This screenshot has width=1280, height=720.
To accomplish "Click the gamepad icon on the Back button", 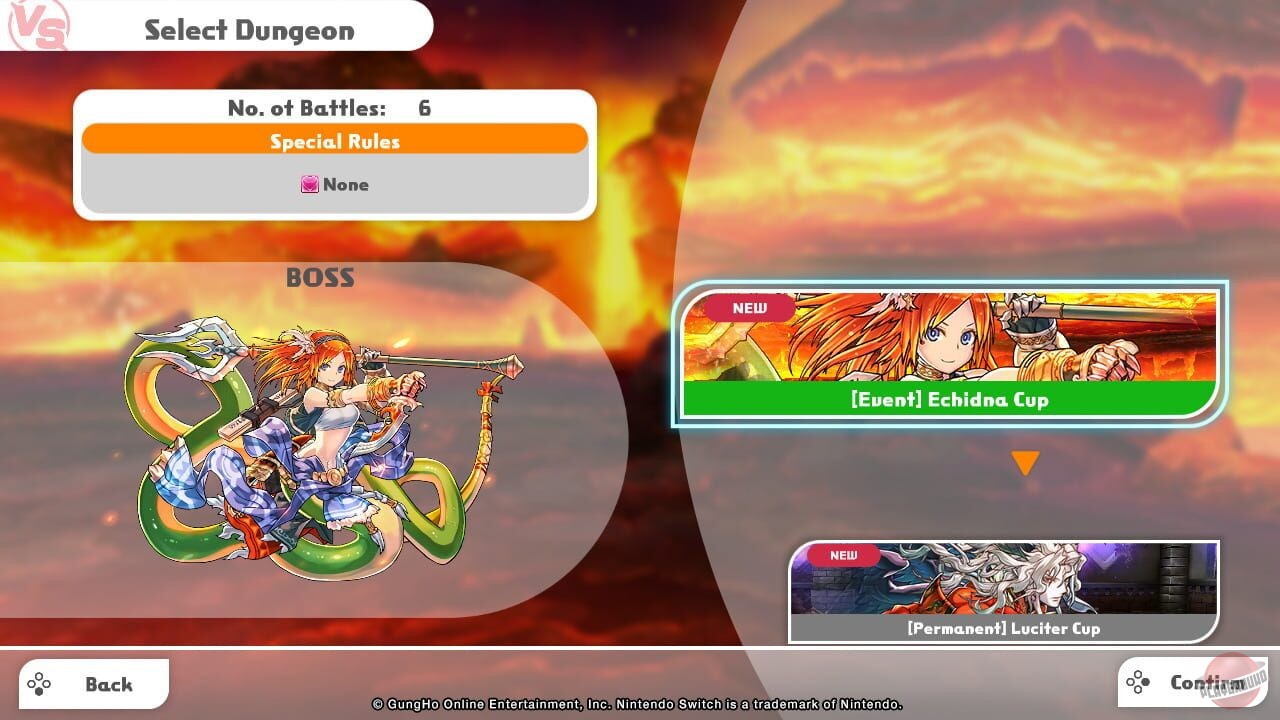I will point(40,683).
